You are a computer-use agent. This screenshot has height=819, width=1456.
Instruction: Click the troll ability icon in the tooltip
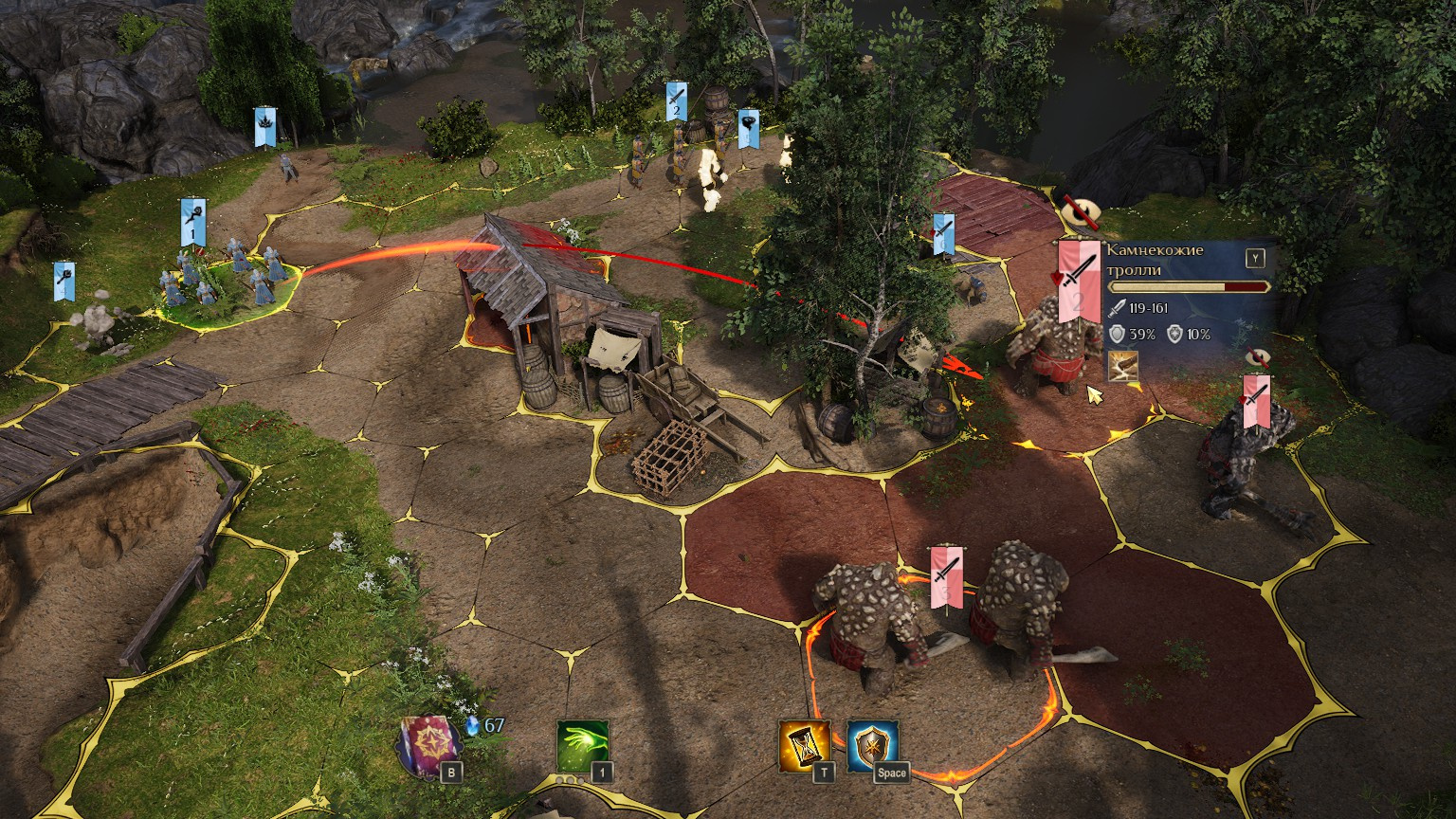[1123, 366]
